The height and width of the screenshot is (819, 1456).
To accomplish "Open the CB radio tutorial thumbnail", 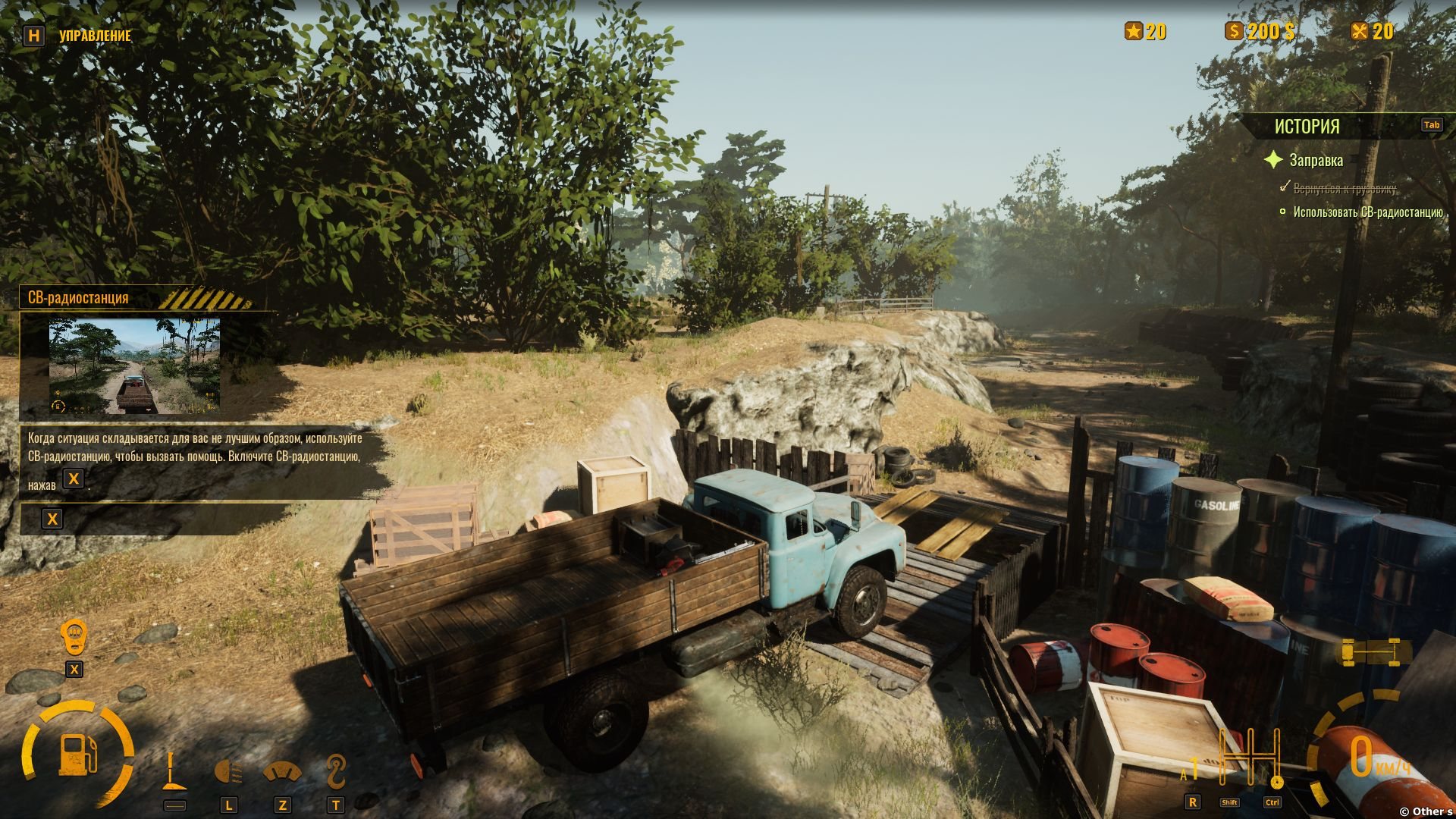I will click(x=135, y=366).
